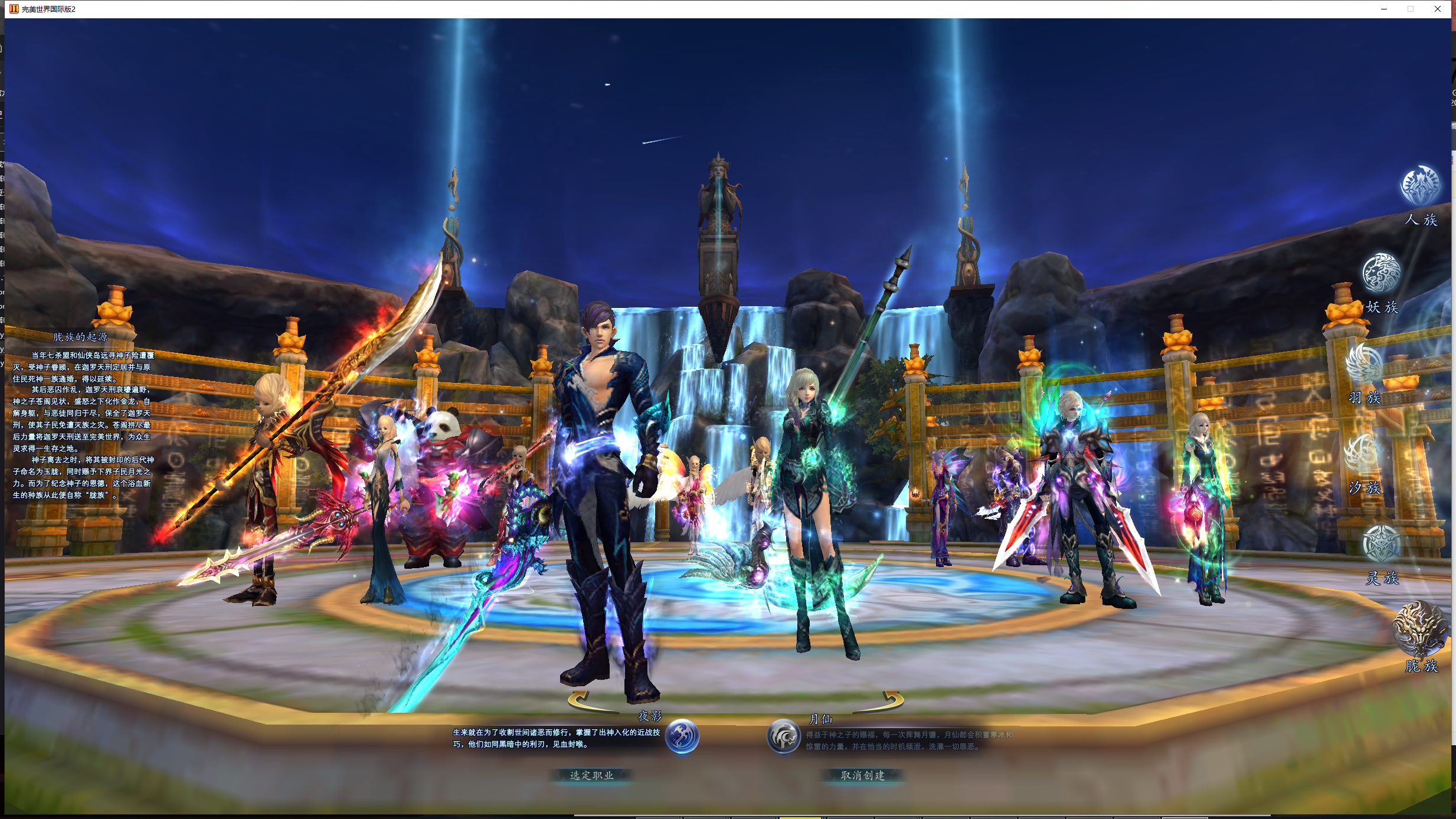Rotate character with left golden arrow
Image resolution: width=1456 pixels, height=819 pixels.
point(581,700)
